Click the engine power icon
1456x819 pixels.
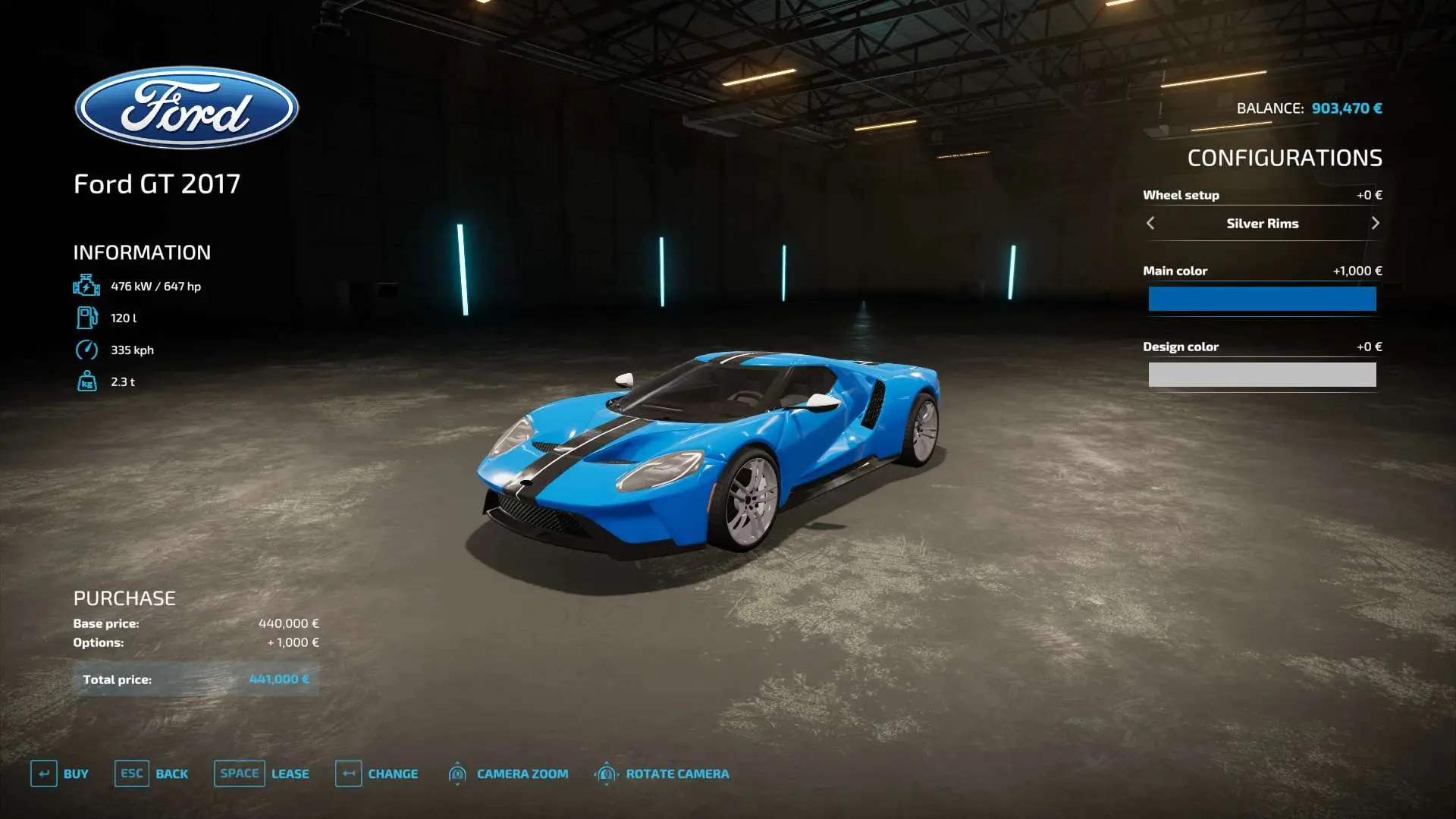tap(87, 286)
